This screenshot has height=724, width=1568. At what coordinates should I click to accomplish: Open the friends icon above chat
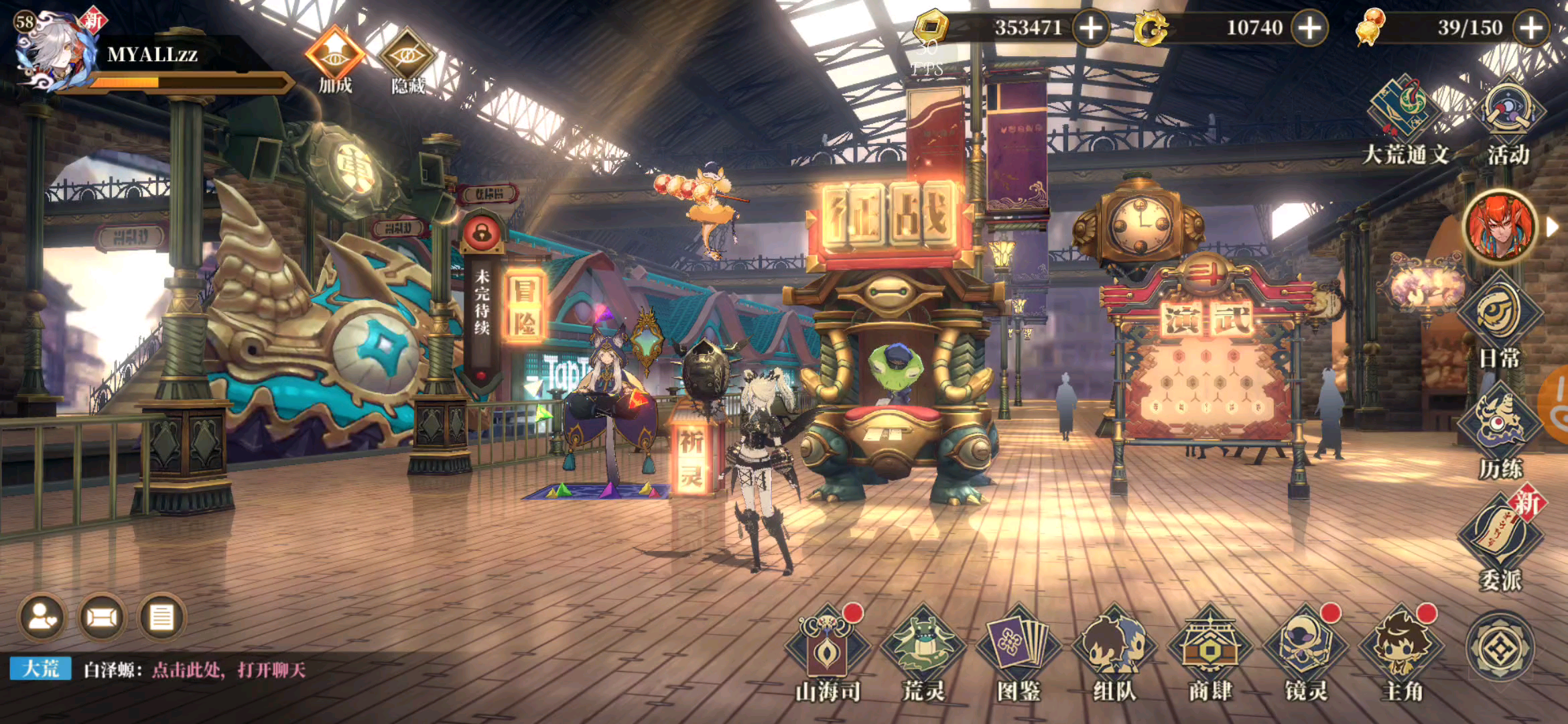point(43,617)
